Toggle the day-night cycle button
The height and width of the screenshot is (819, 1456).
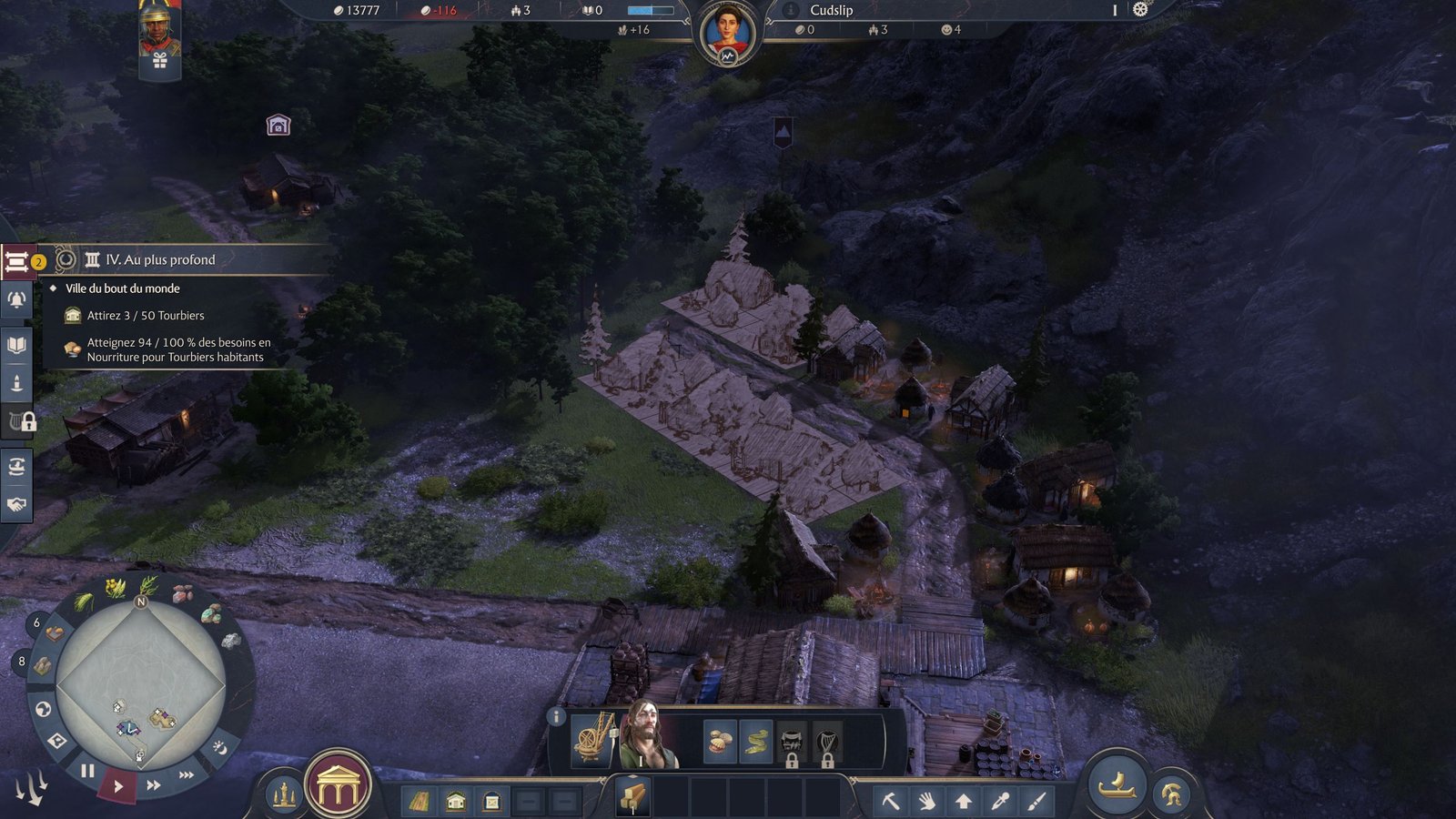(x=219, y=747)
